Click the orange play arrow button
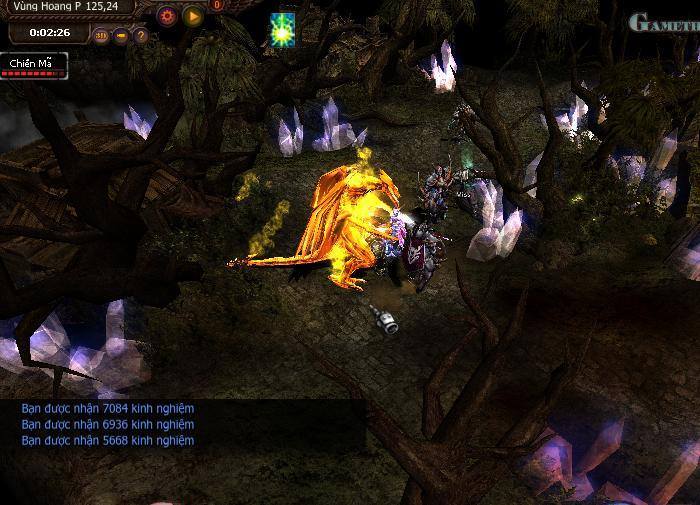This screenshot has height=505, width=700. [193, 16]
